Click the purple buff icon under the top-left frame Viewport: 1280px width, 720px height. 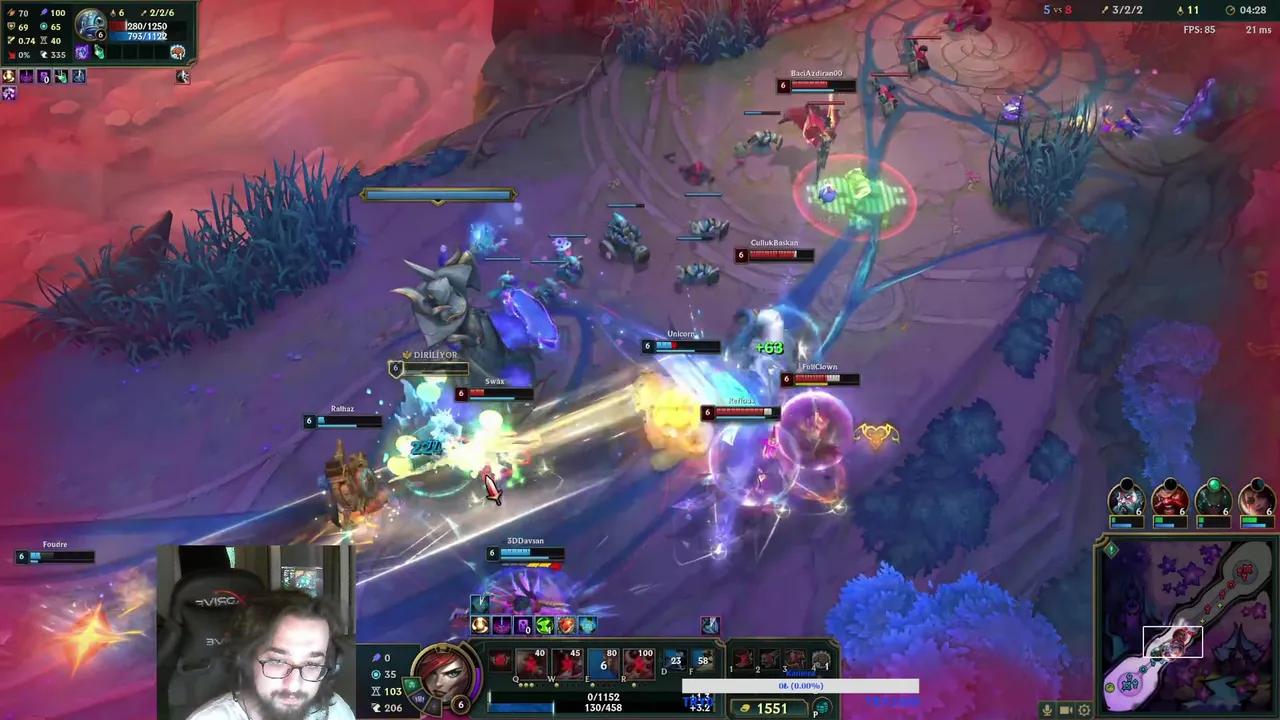tap(26, 77)
